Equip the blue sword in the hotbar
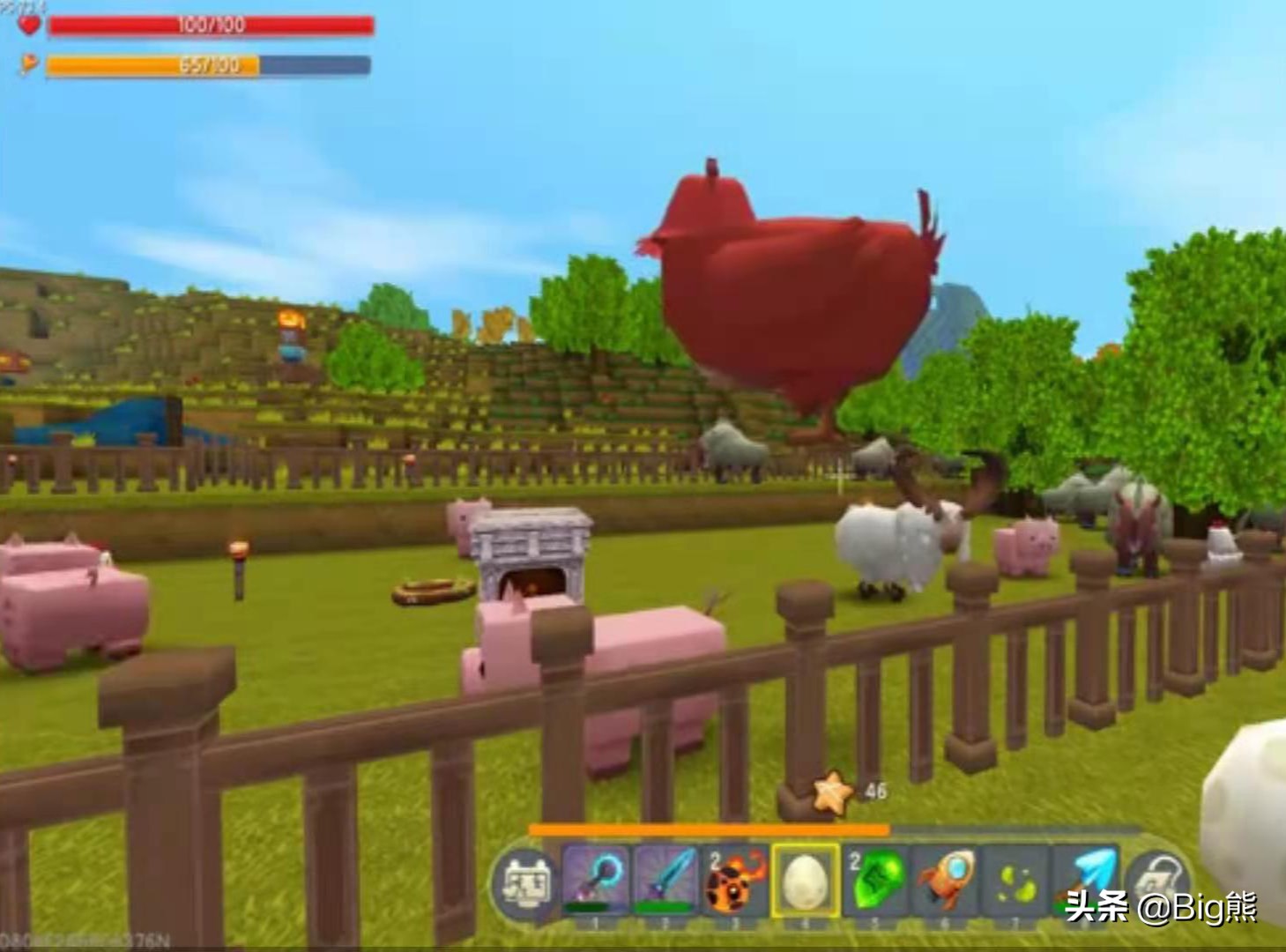This screenshot has height=952, width=1286. (665, 880)
